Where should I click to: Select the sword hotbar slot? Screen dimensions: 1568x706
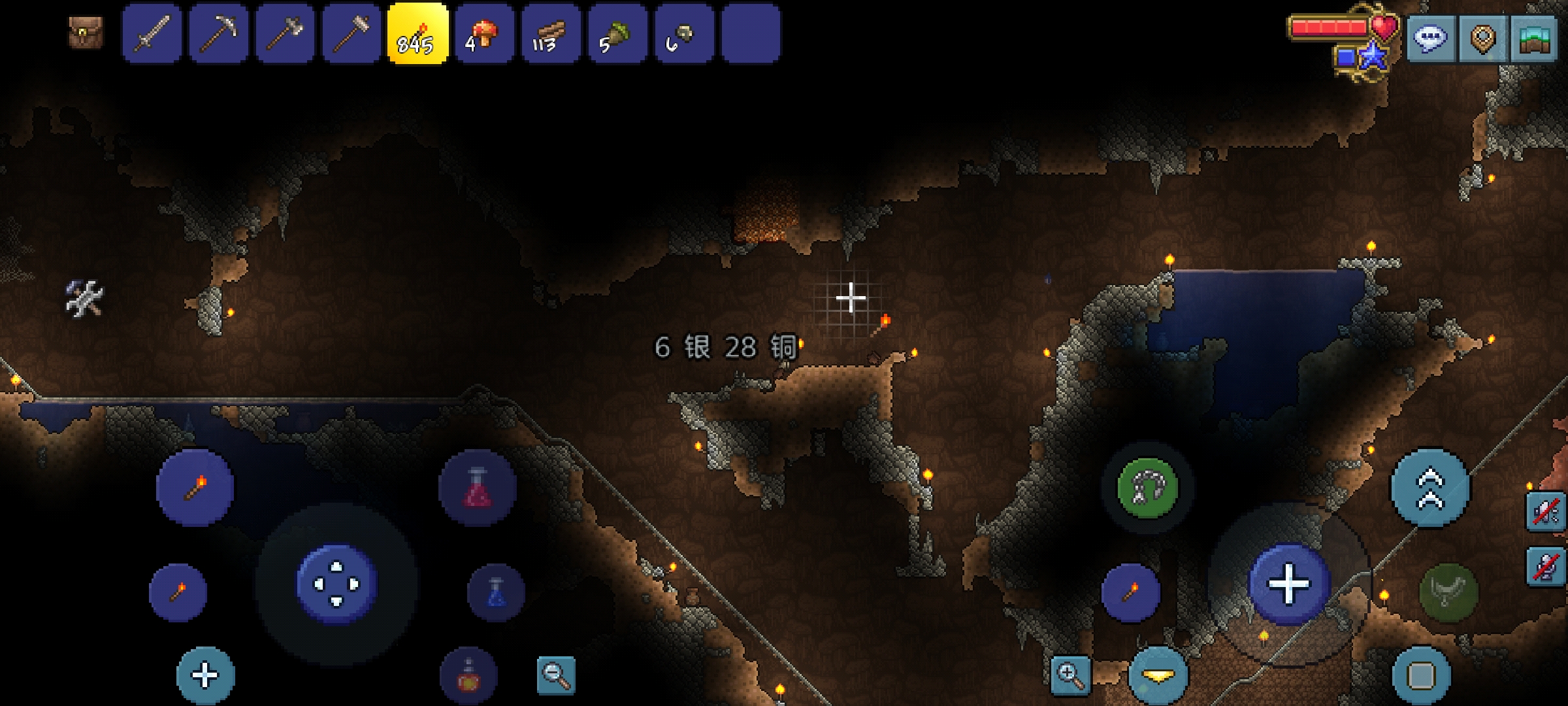(152, 33)
